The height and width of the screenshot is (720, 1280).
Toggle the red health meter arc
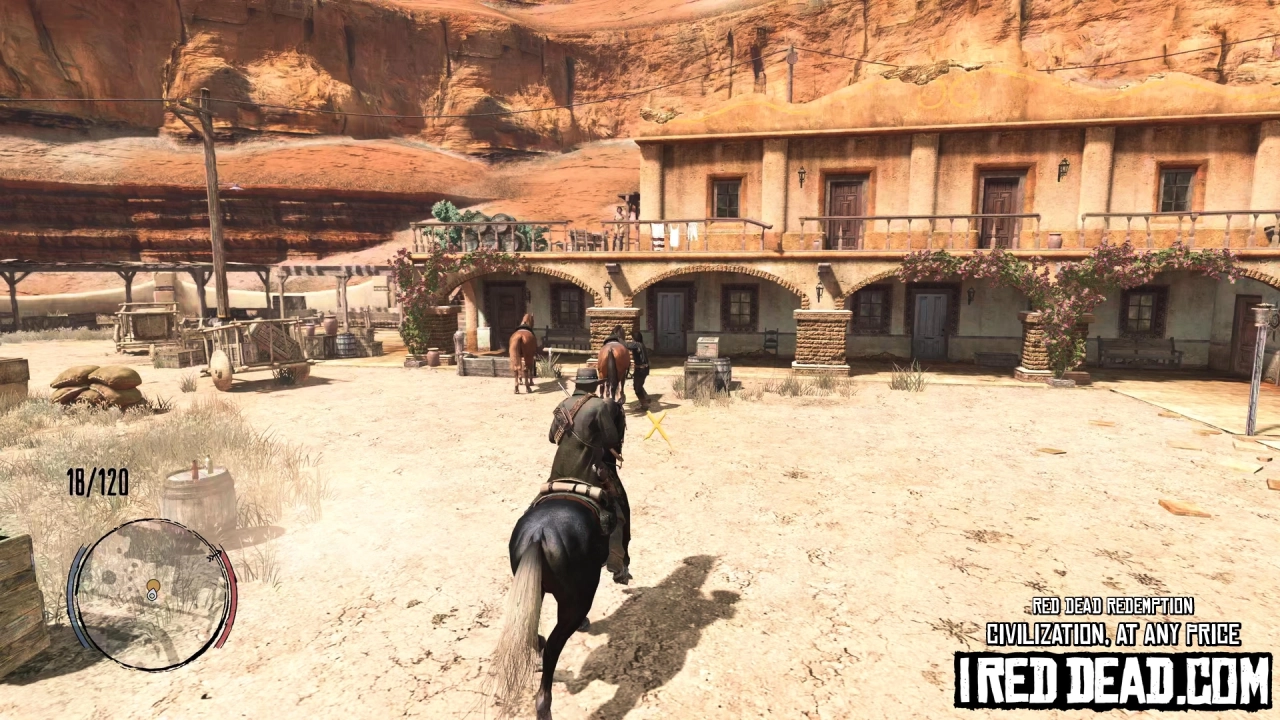(x=225, y=592)
